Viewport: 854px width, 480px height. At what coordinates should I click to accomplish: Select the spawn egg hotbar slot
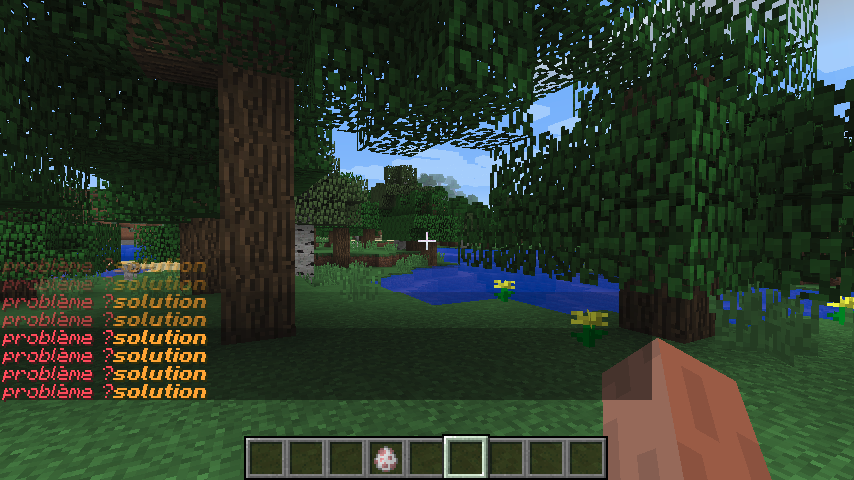[x=386, y=458]
